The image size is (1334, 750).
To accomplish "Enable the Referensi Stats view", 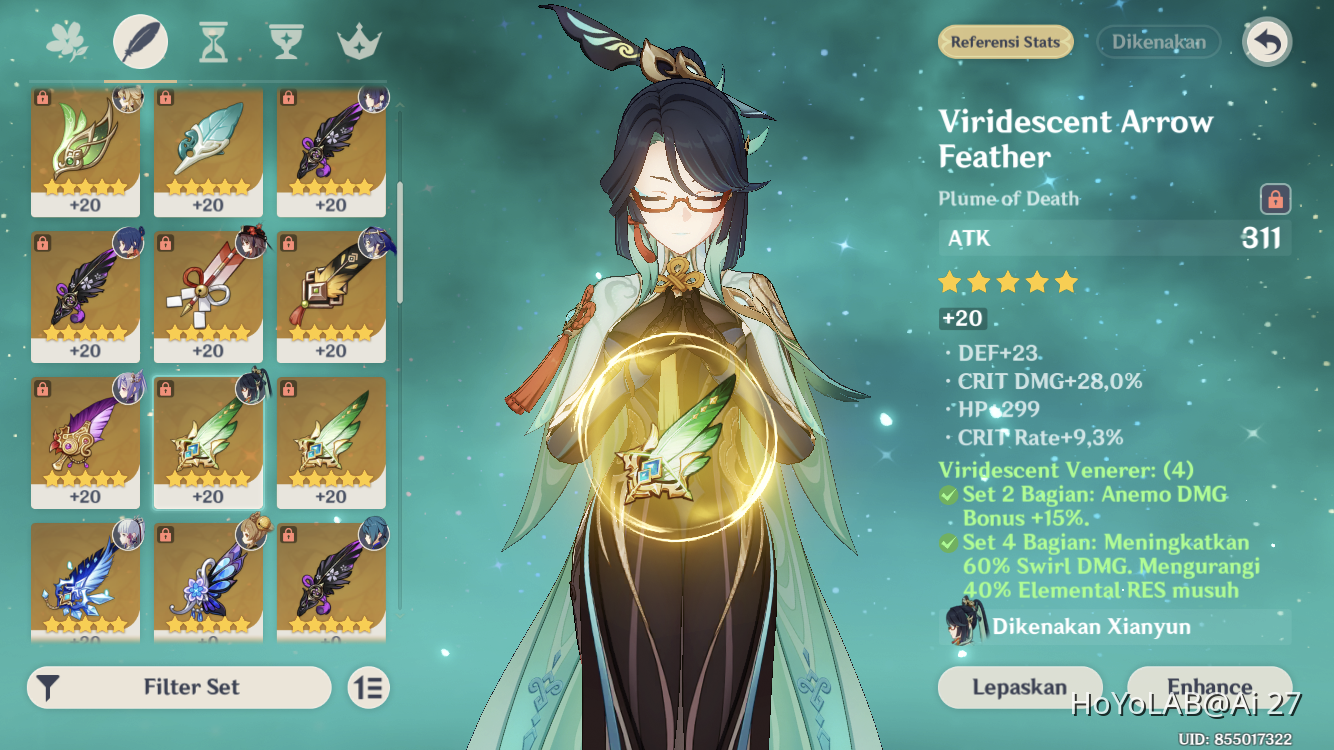I will pos(1004,42).
